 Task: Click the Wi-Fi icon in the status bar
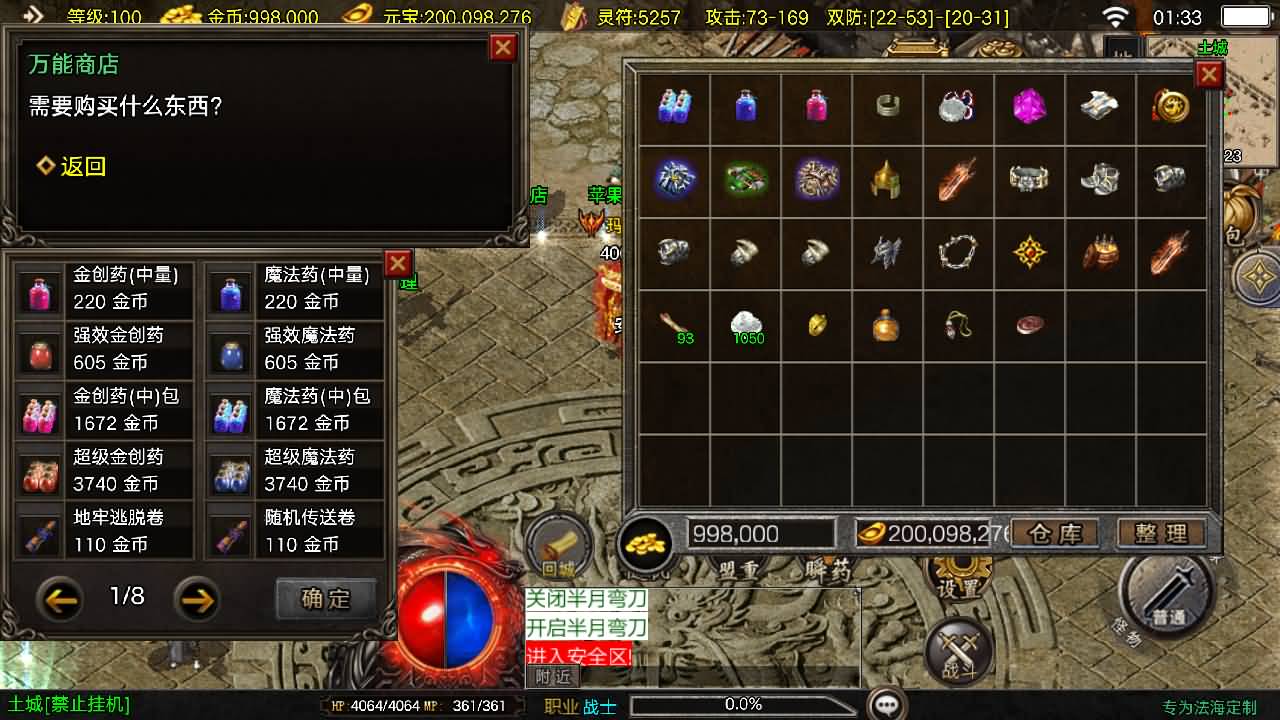point(1117,15)
